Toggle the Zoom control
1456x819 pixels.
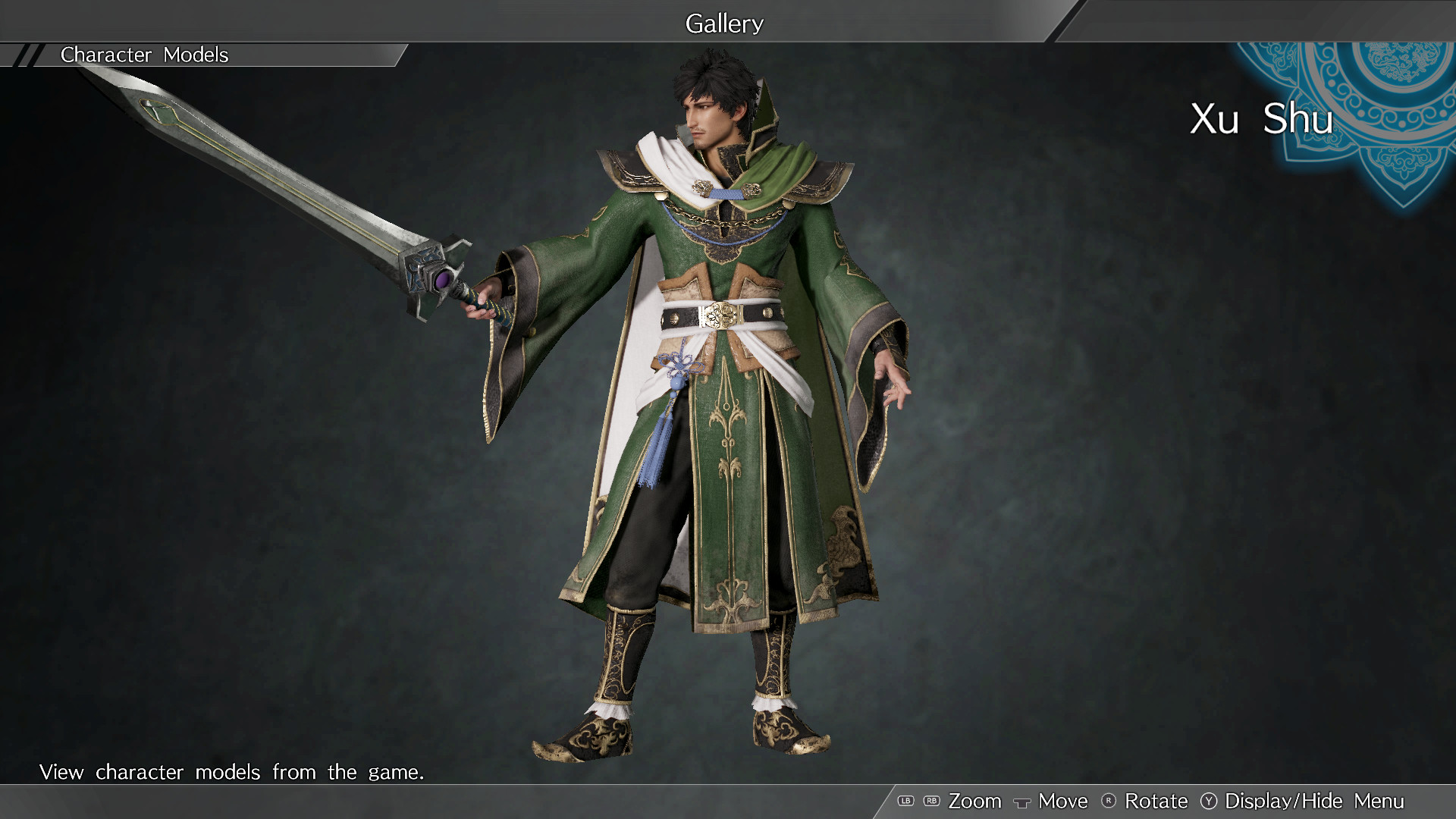975,801
